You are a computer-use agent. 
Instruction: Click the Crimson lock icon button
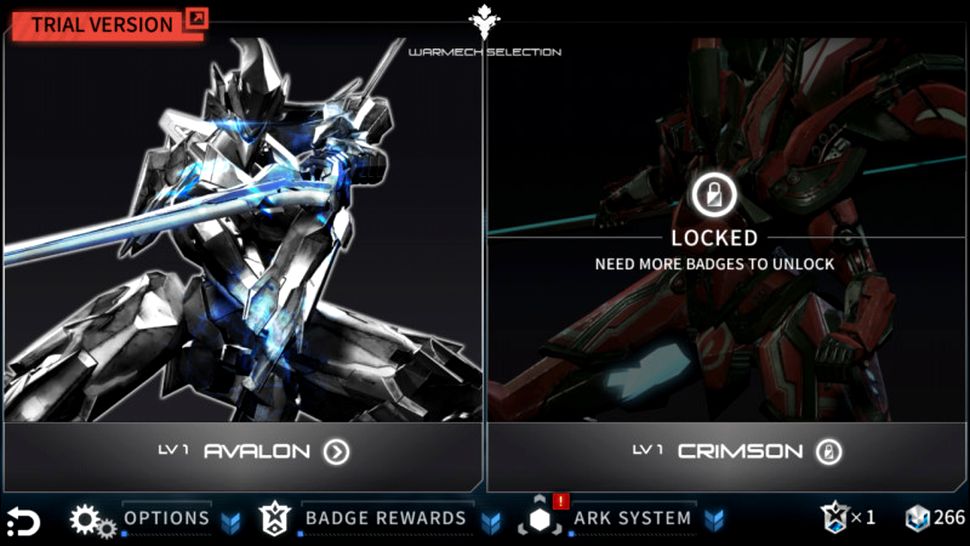coord(829,452)
